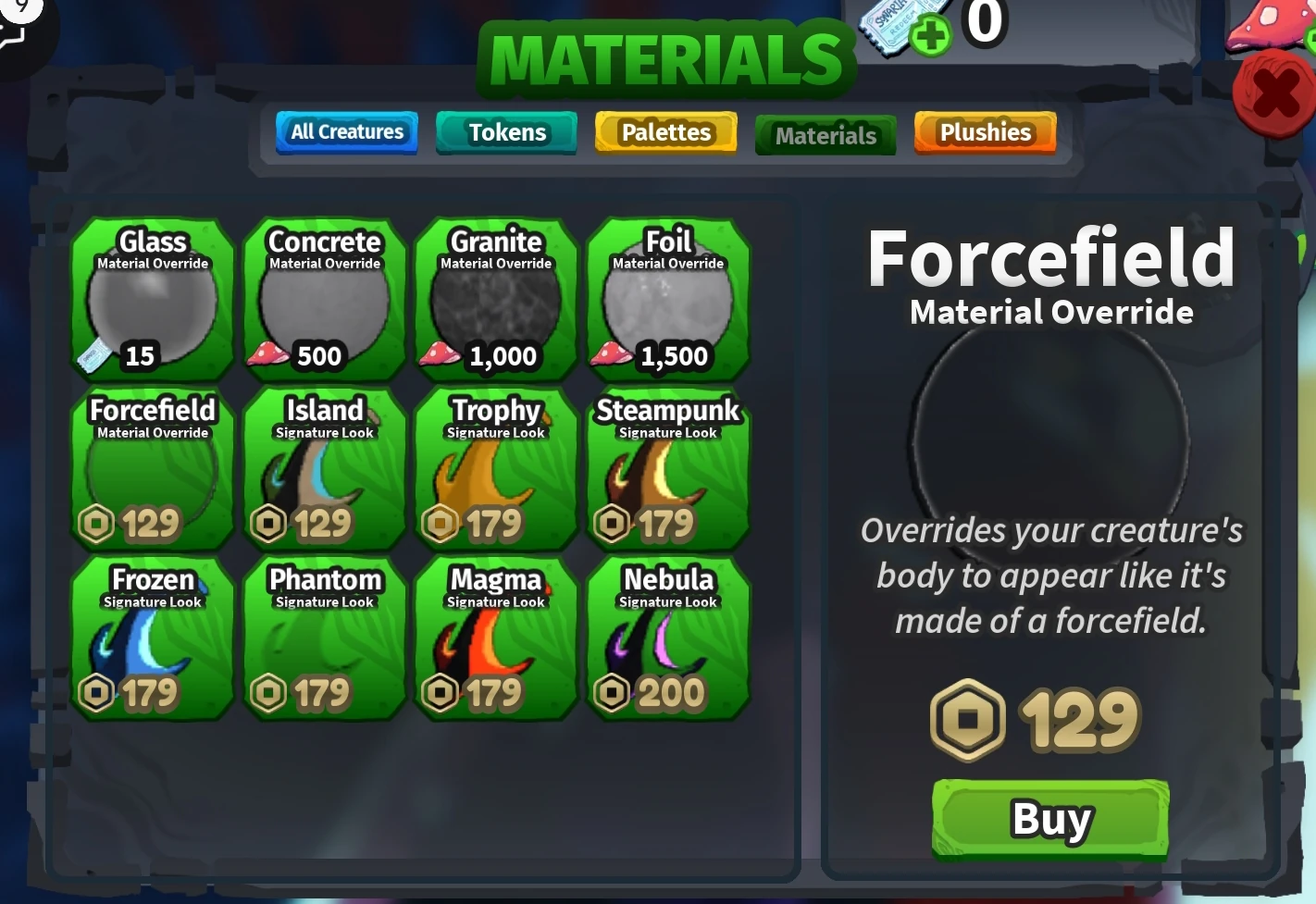The height and width of the screenshot is (904, 1316).
Task: Select the red mushroom icon on Concrete's price
Action: pos(267,354)
